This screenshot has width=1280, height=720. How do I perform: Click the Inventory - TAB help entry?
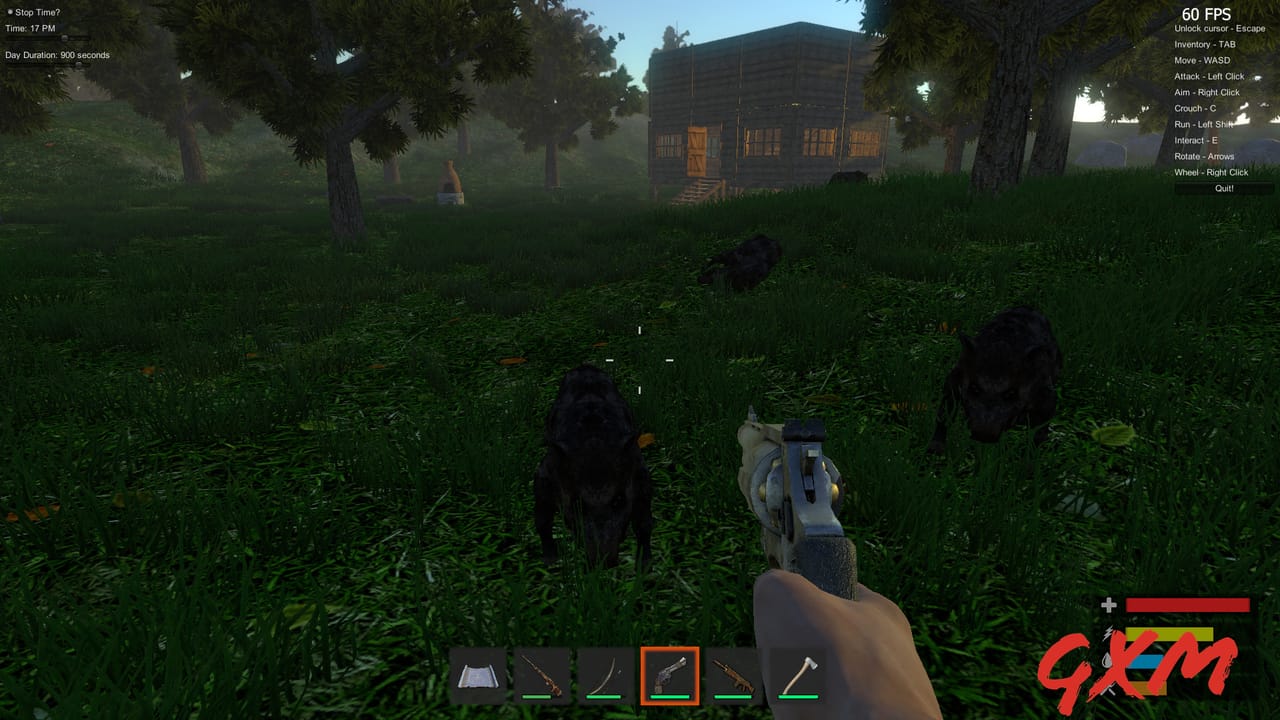[1204, 44]
